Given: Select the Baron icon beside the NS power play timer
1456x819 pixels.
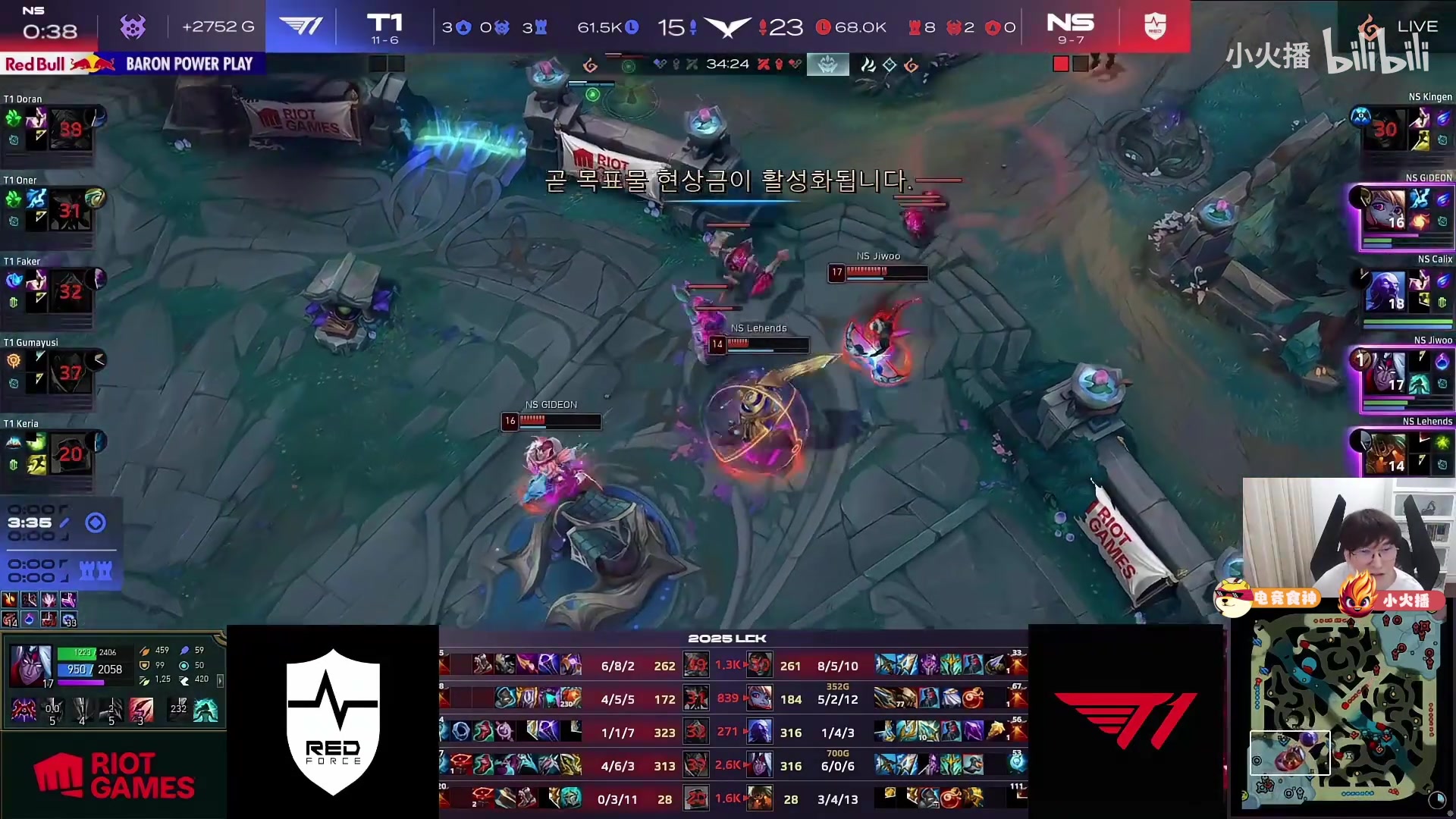Looking at the screenshot, I should point(133,27).
